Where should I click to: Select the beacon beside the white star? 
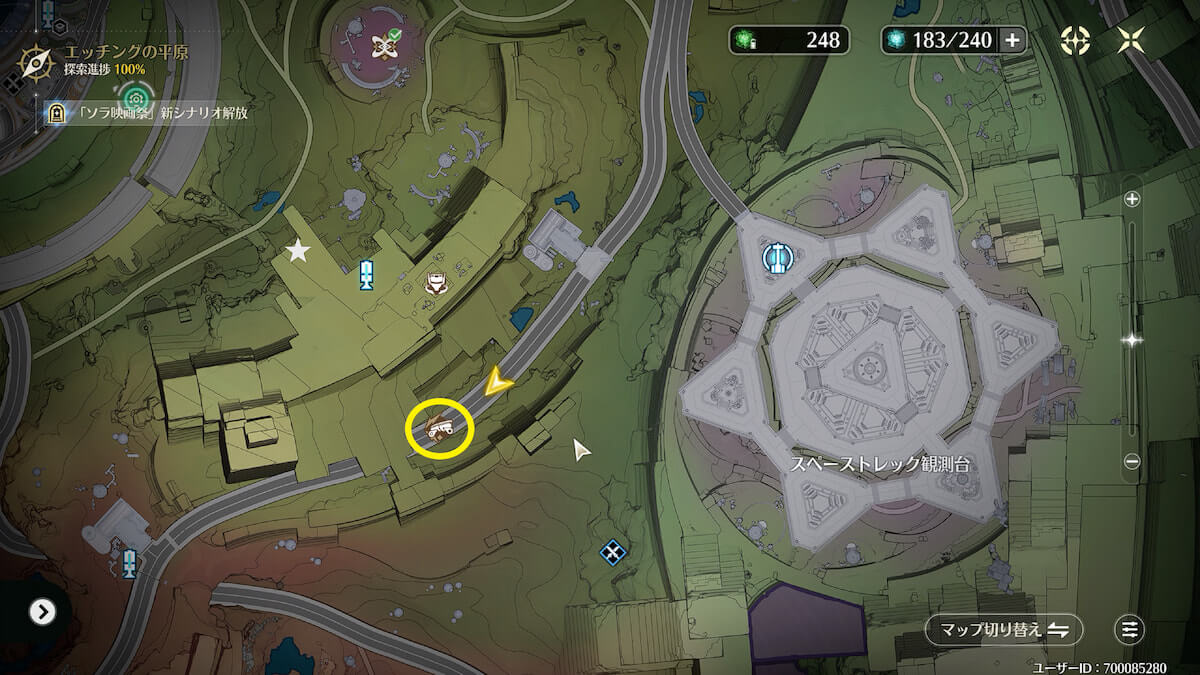pyautogui.click(x=367, y=275)
